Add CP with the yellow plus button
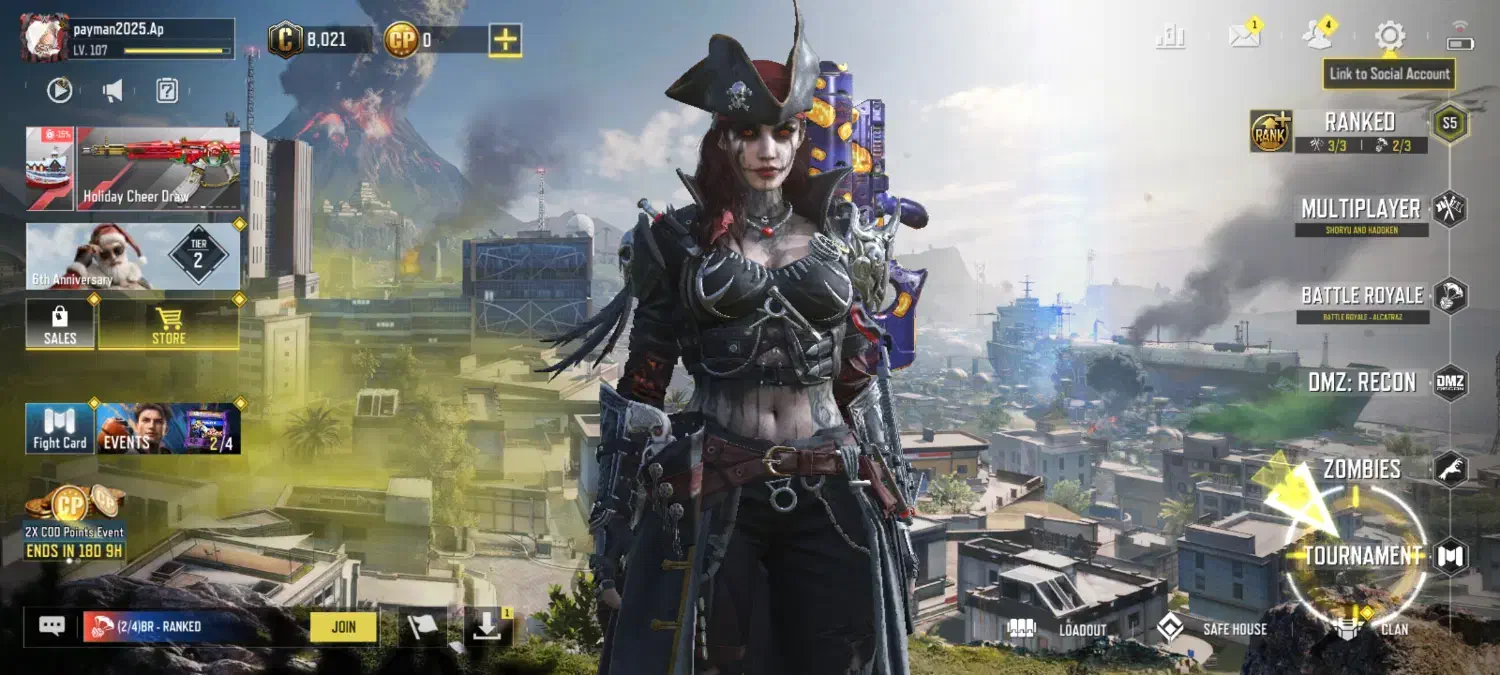Screen dimensions: 1500x675 coord(505,40)
